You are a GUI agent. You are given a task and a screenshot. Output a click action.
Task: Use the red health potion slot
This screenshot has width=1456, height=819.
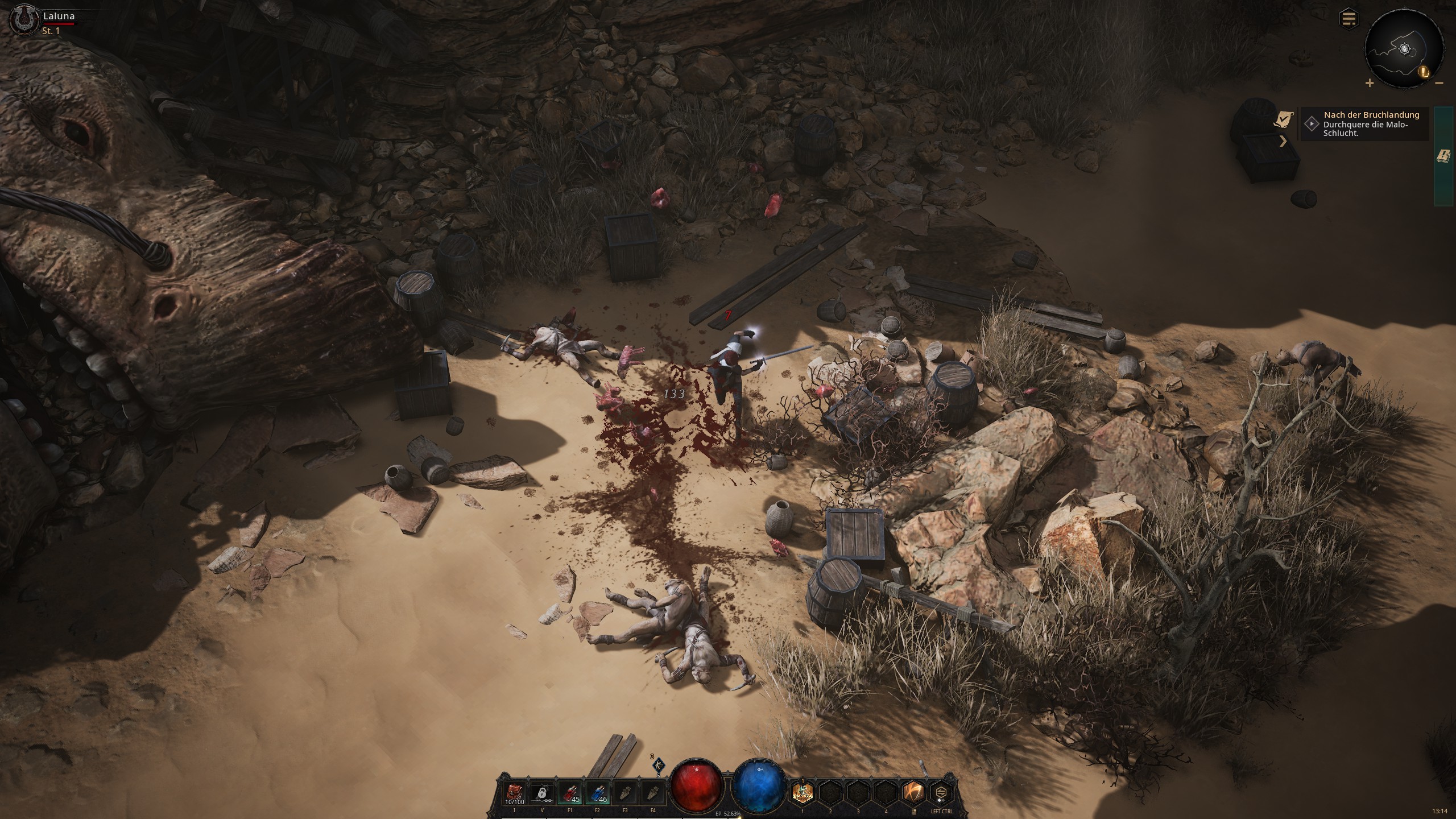click(x=570, y=794)
